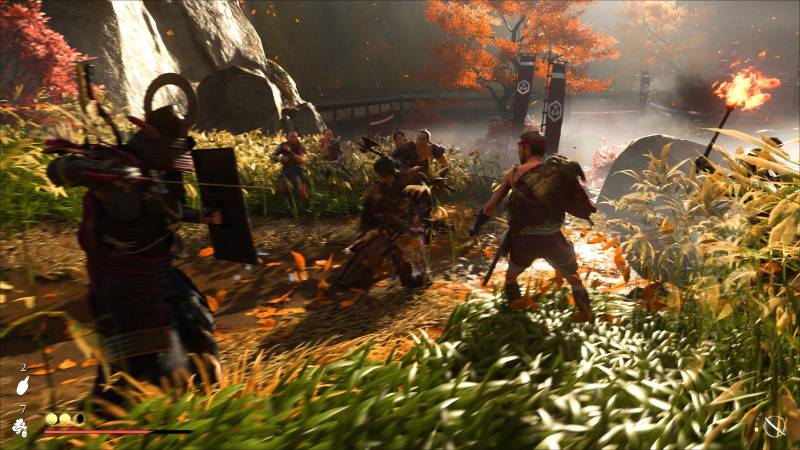This screenshot has width=800, height=450.
Task: Click the circular sword stance icon
Action: click(774, 426)
